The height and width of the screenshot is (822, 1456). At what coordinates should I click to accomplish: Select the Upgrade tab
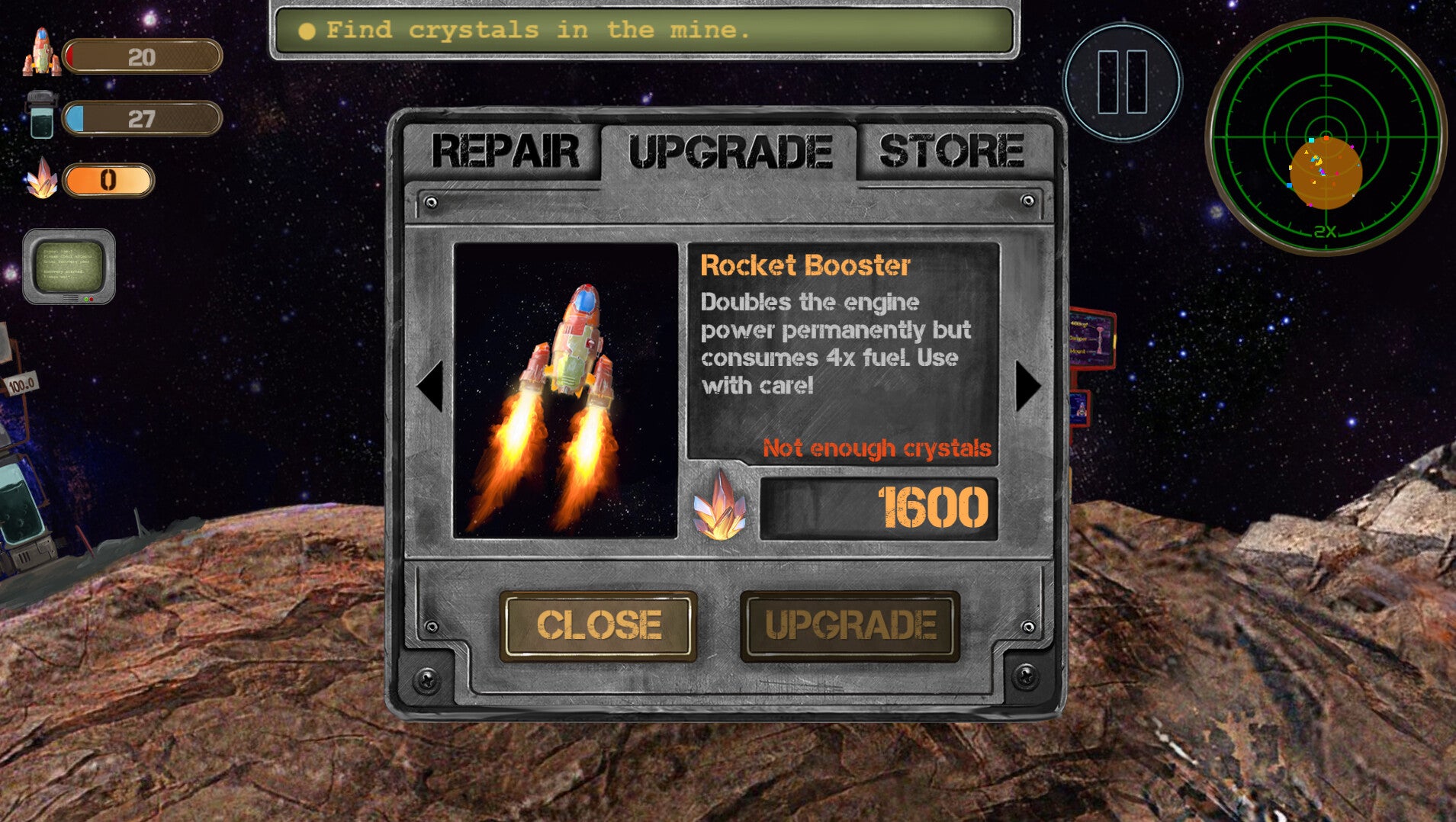[729, 152]
